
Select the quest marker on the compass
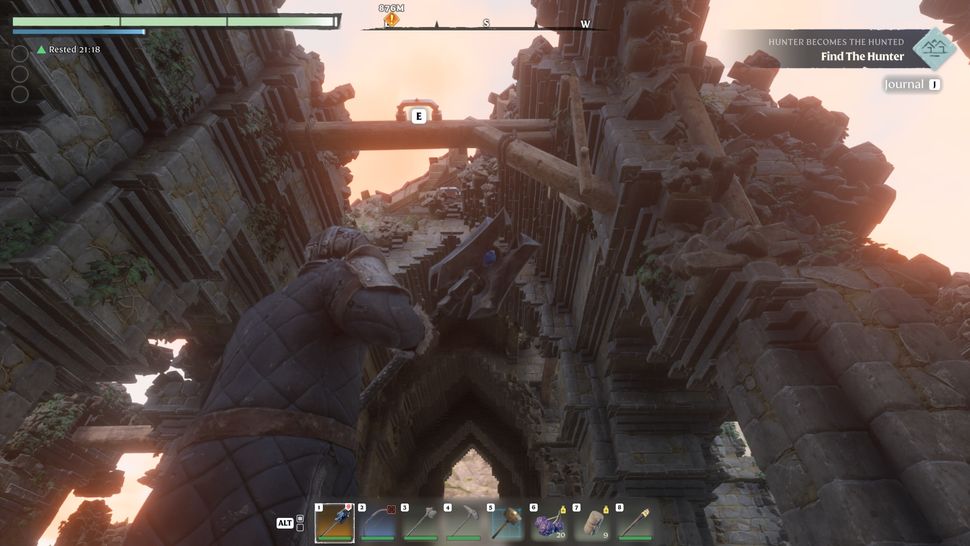391,18
